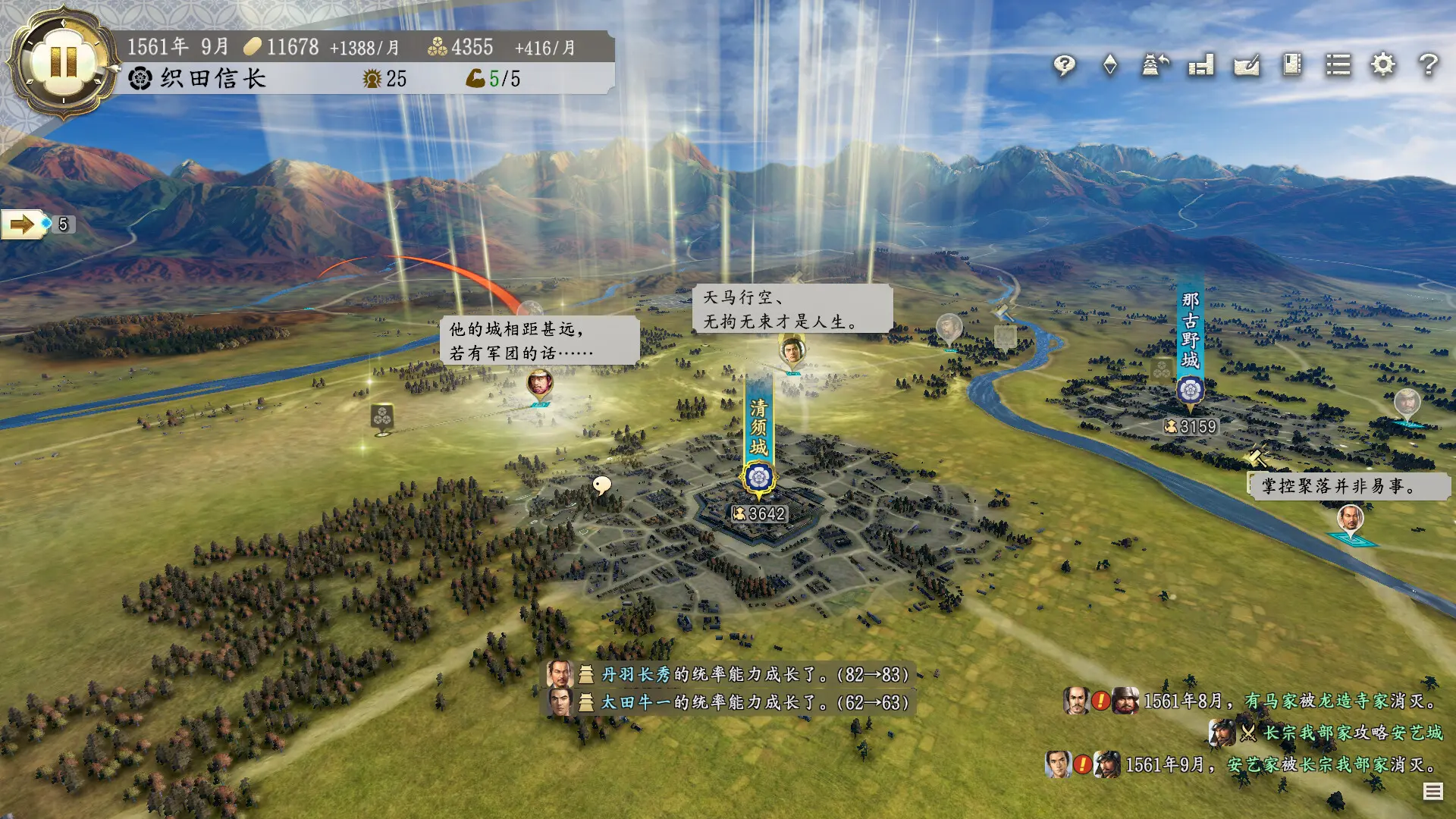The height and width of the screenshot is (819, 1456).
Task: Click the help question mark icon
Action: click(x=1429, y=66)
